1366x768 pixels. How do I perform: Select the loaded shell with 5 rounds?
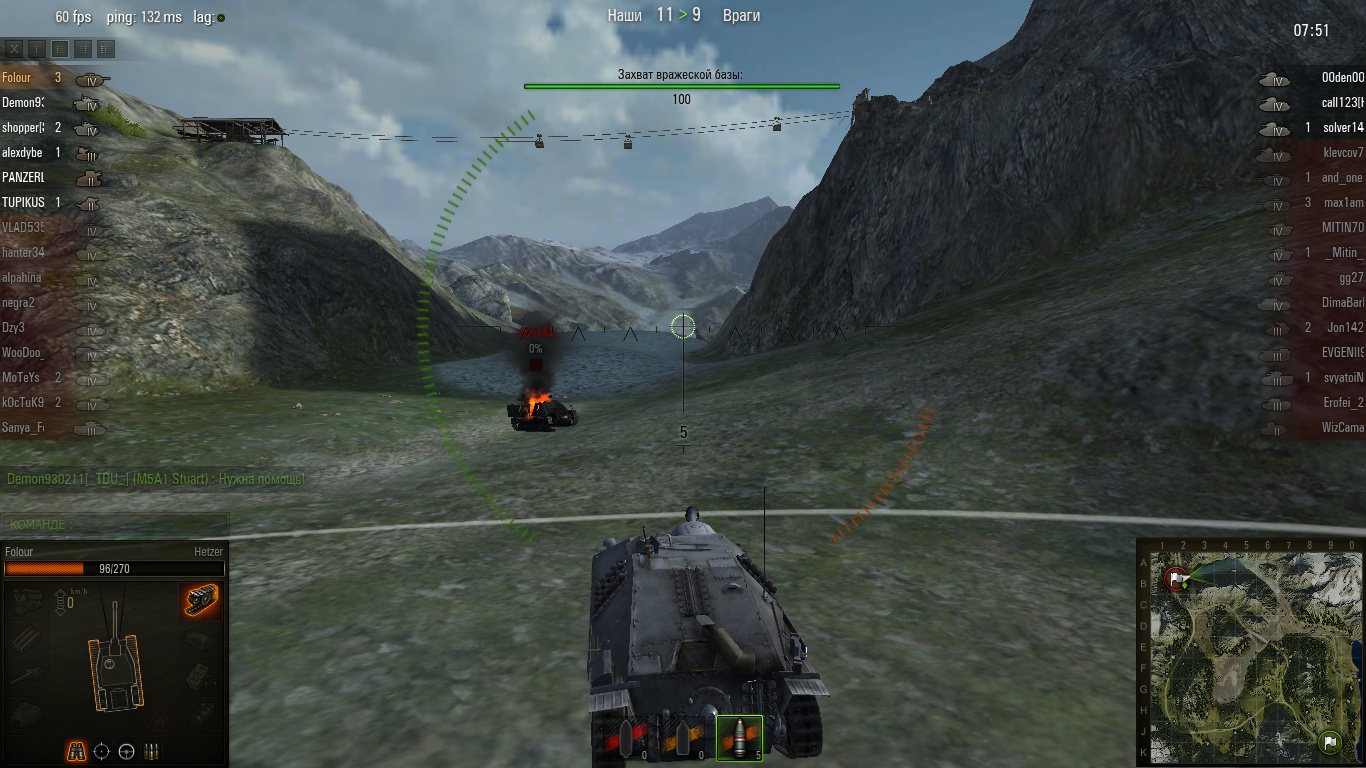[739, 737]
